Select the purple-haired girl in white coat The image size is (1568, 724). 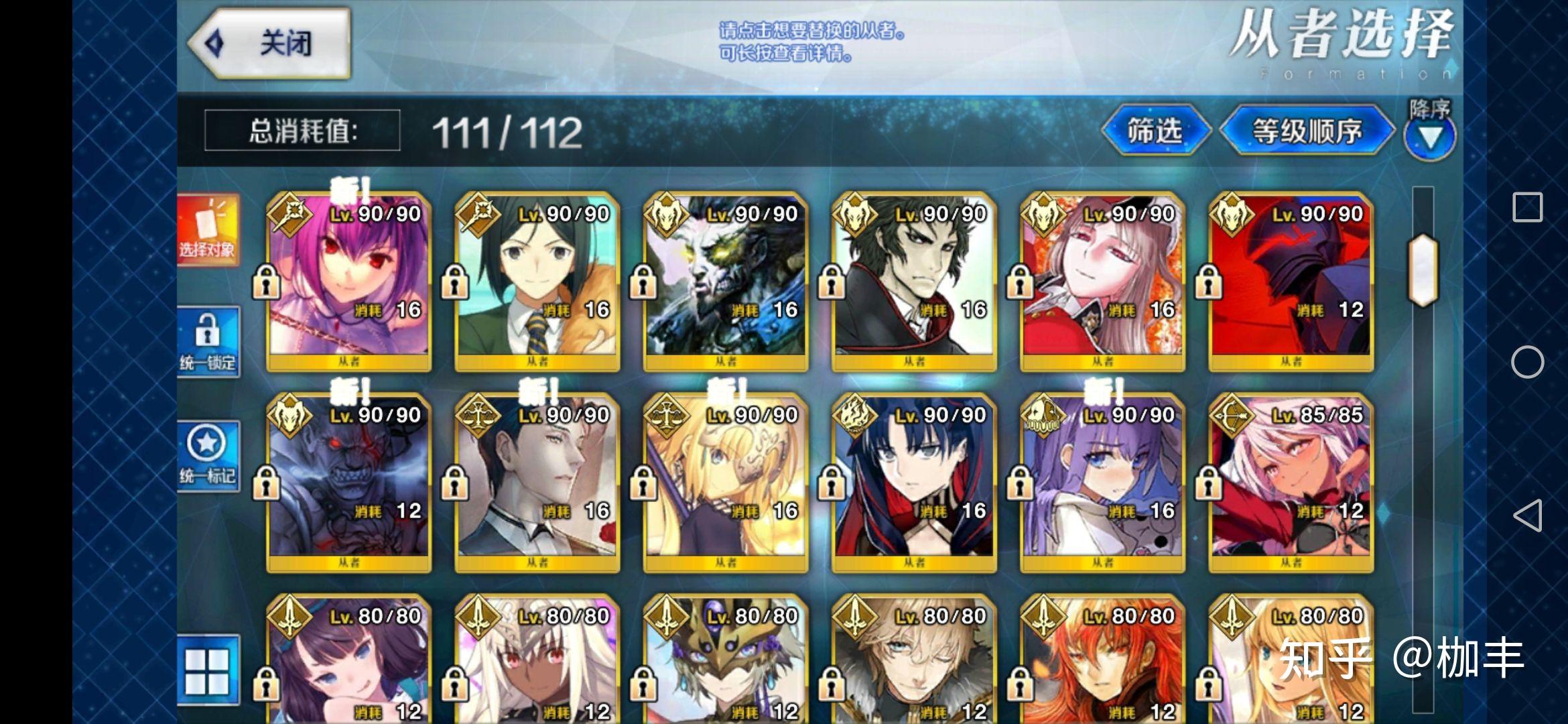click(x=1102, y=483)
